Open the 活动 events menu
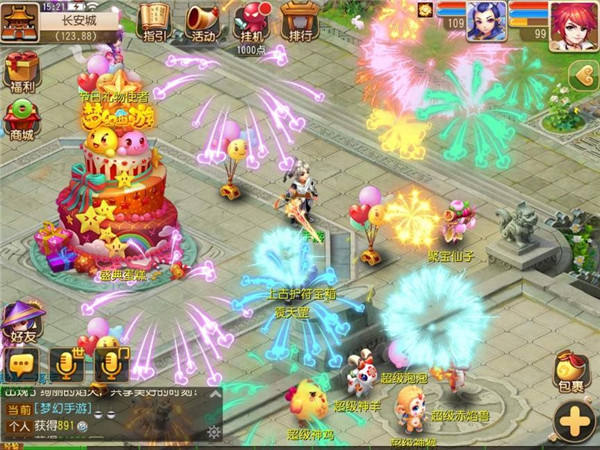This screenshot has height=450, width=600. coord(203,22)
